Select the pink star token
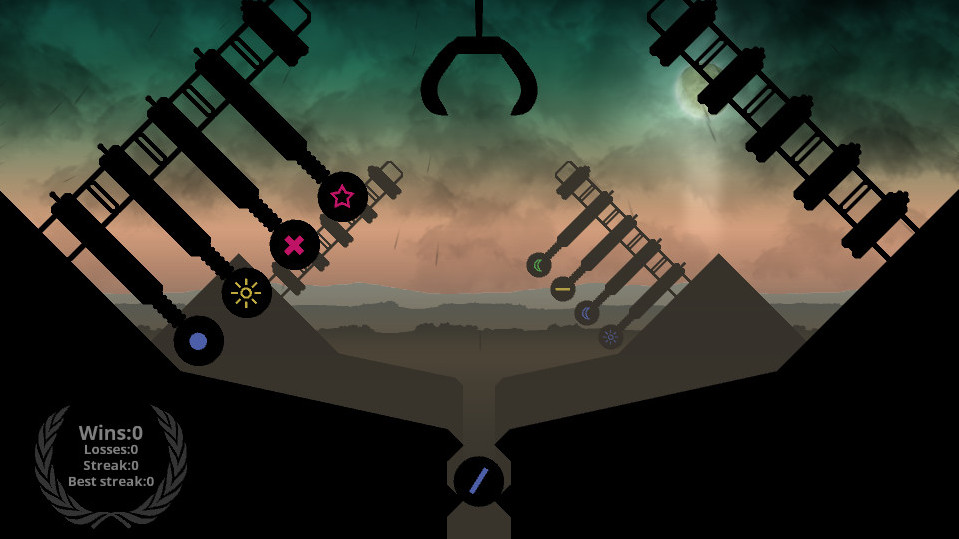The width and height of the screenshot is (959, 539). 342,197
